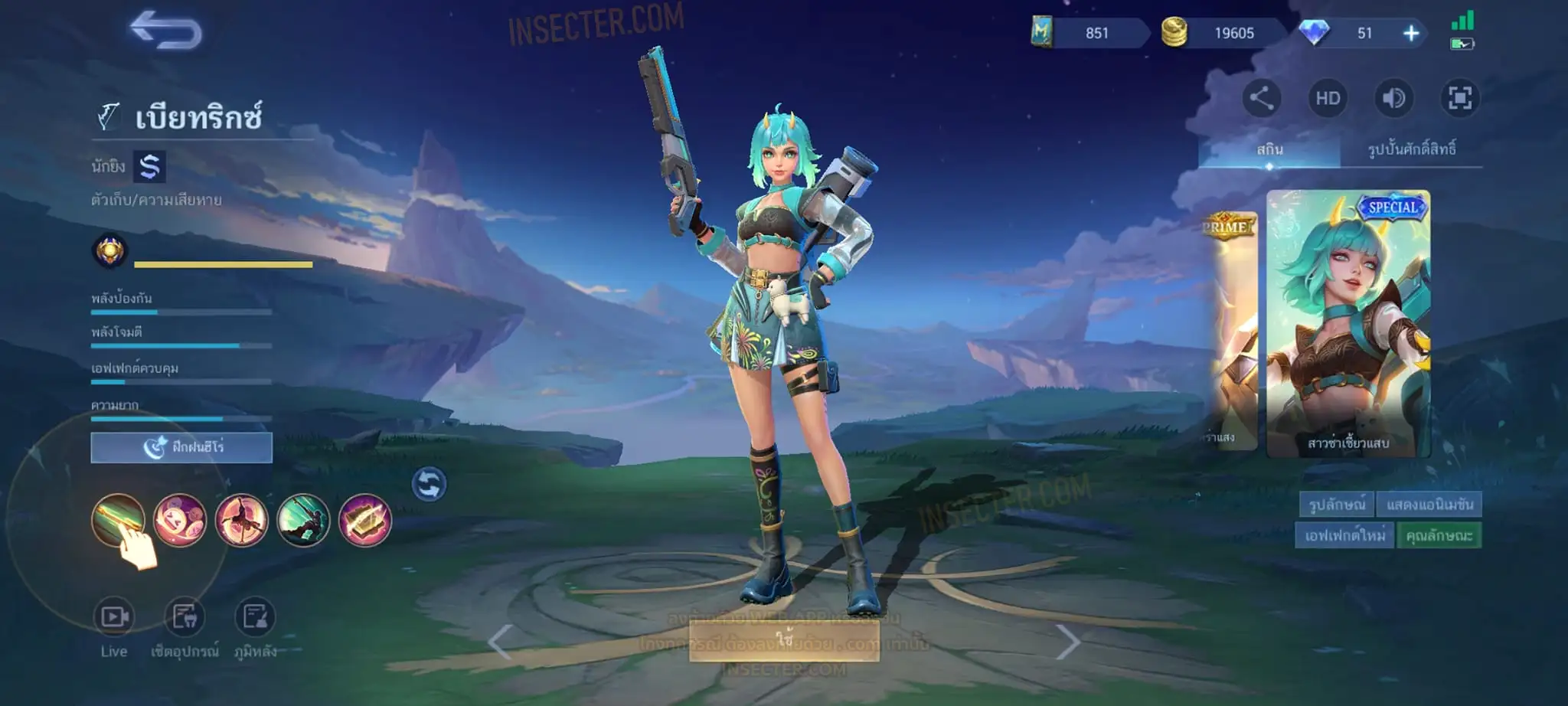Click the ฝึกฝนฮีโร่ training button

[181, 447]
